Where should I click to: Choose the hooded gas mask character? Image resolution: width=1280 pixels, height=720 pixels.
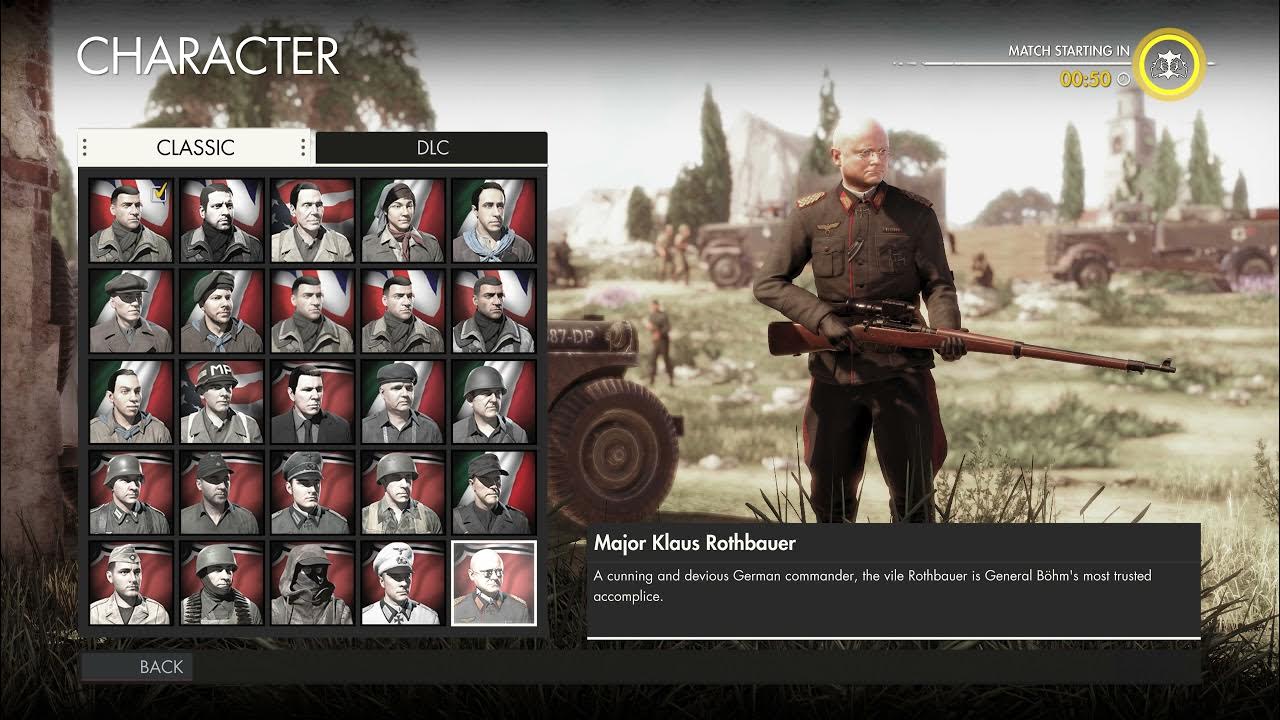click(x=312, y=584)
